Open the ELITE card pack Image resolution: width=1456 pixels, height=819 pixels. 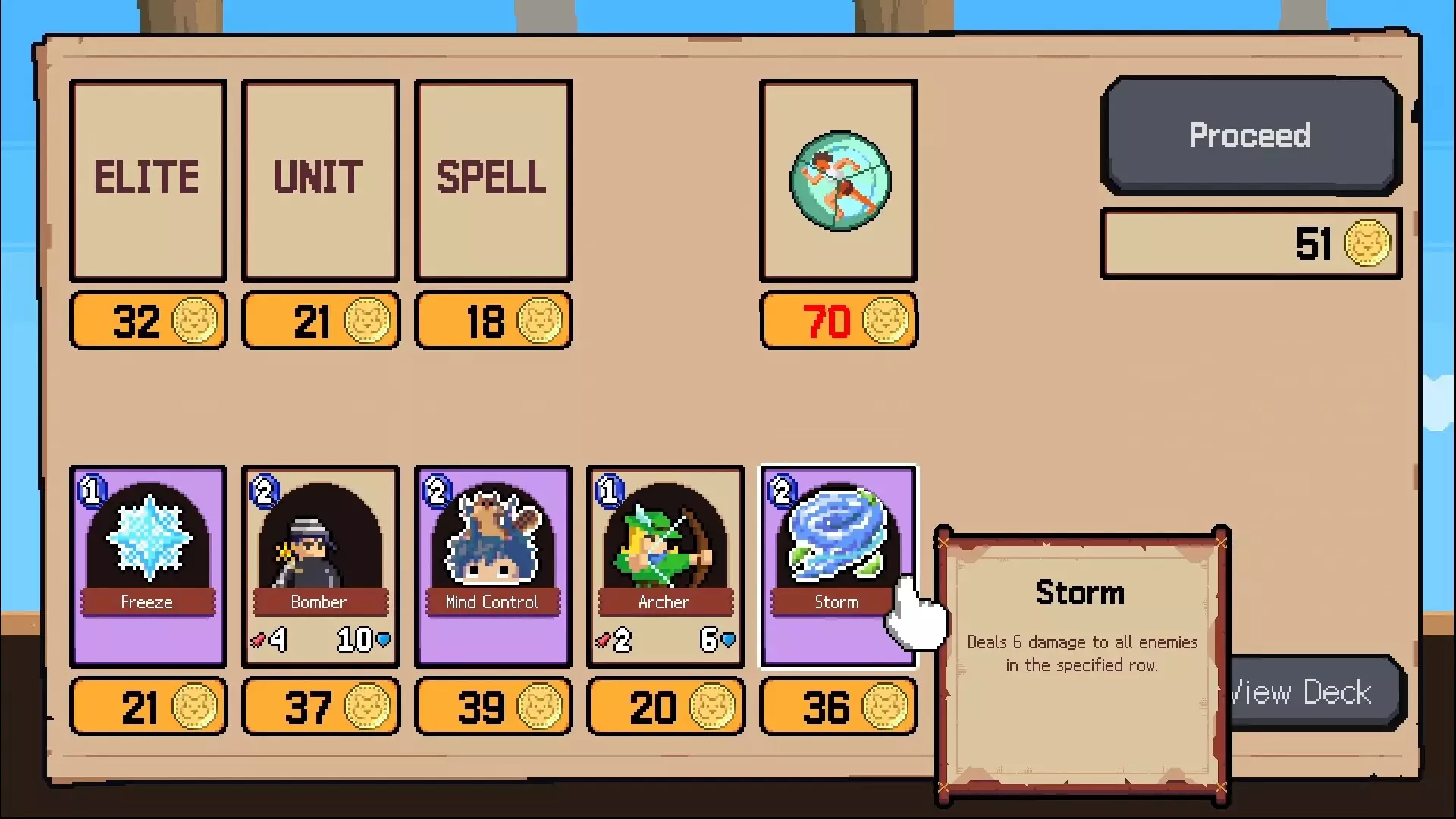pos(148,179)
